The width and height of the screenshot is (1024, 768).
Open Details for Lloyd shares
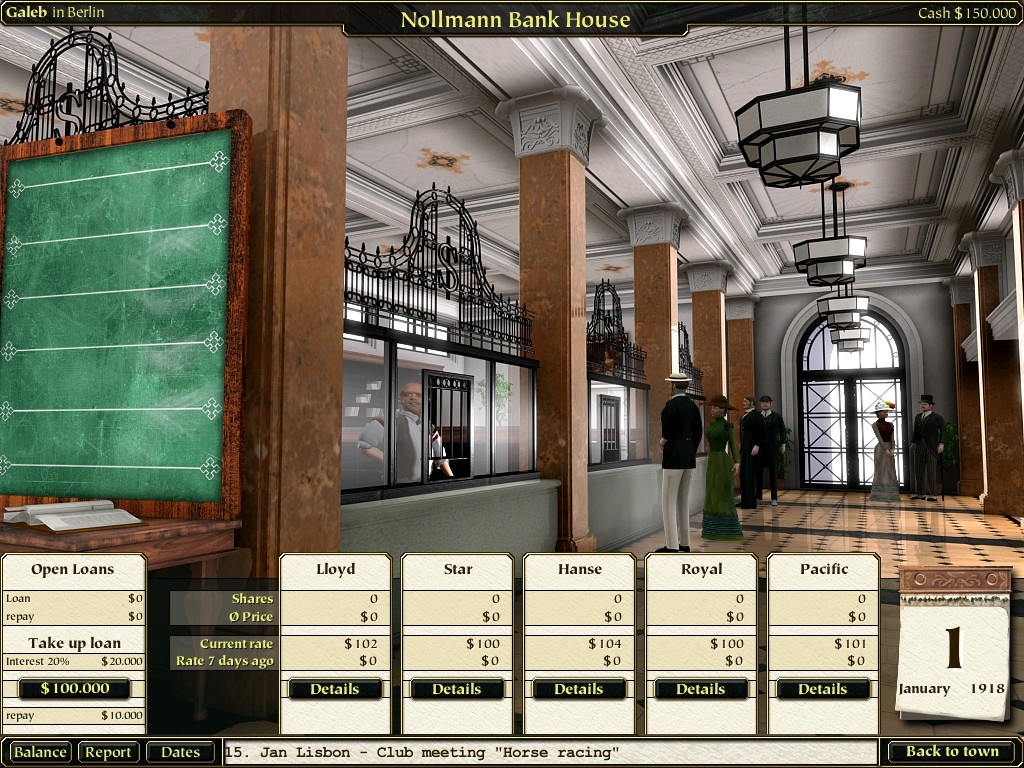(335, 689)
